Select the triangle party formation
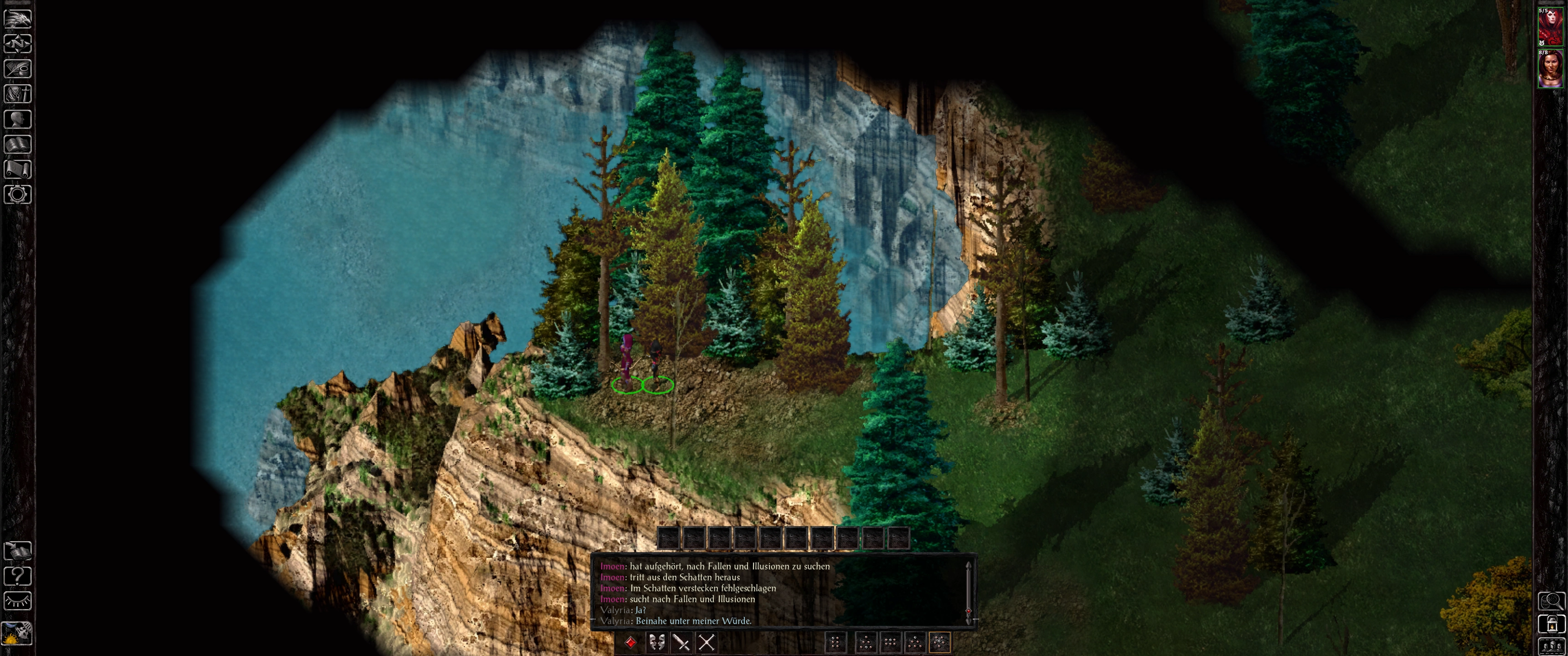This screenshot has height=656, width=1568. [x=915, y=642]
